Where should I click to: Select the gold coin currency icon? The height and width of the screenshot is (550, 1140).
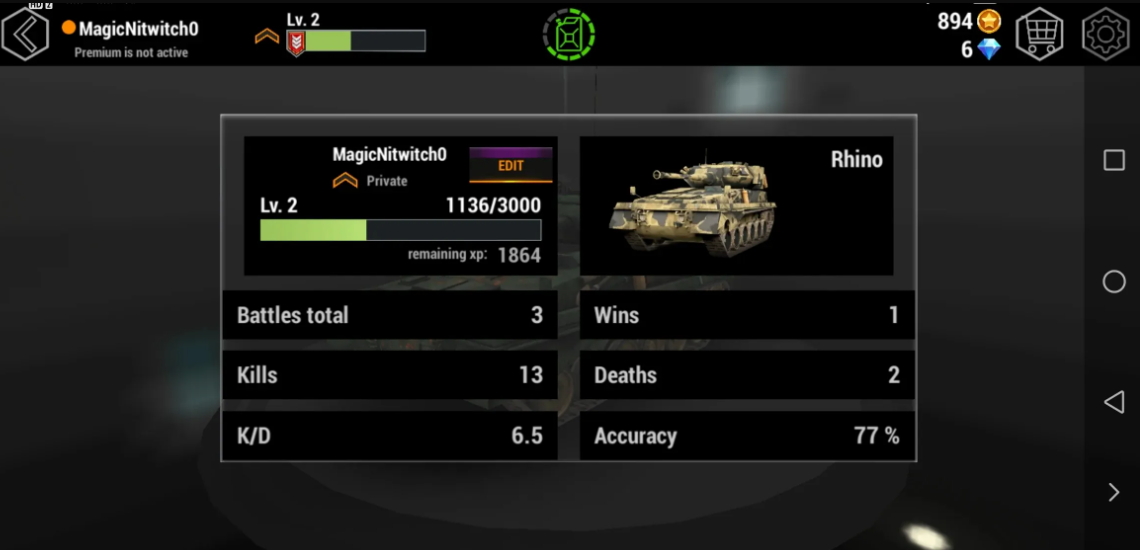[989, 20]
